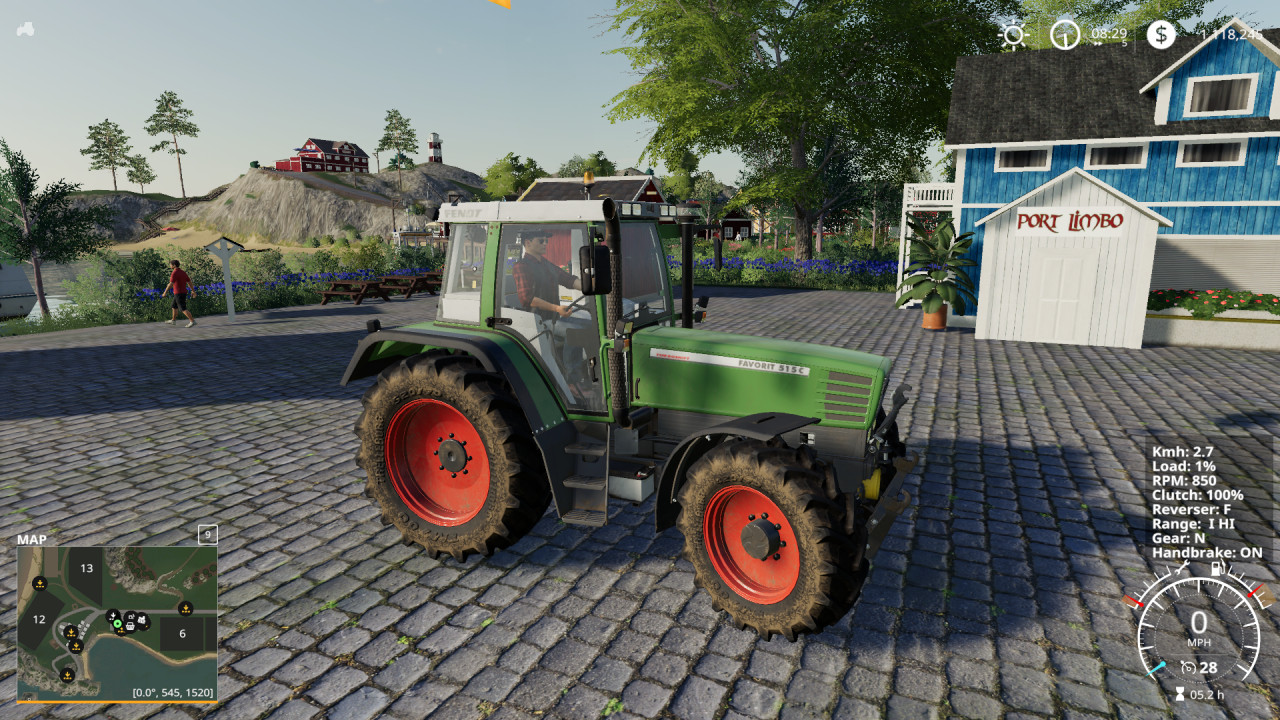This screenshot has width=1280, height=720.
Task: Click the dollar sign money icon
Action: pos(1161,35)
